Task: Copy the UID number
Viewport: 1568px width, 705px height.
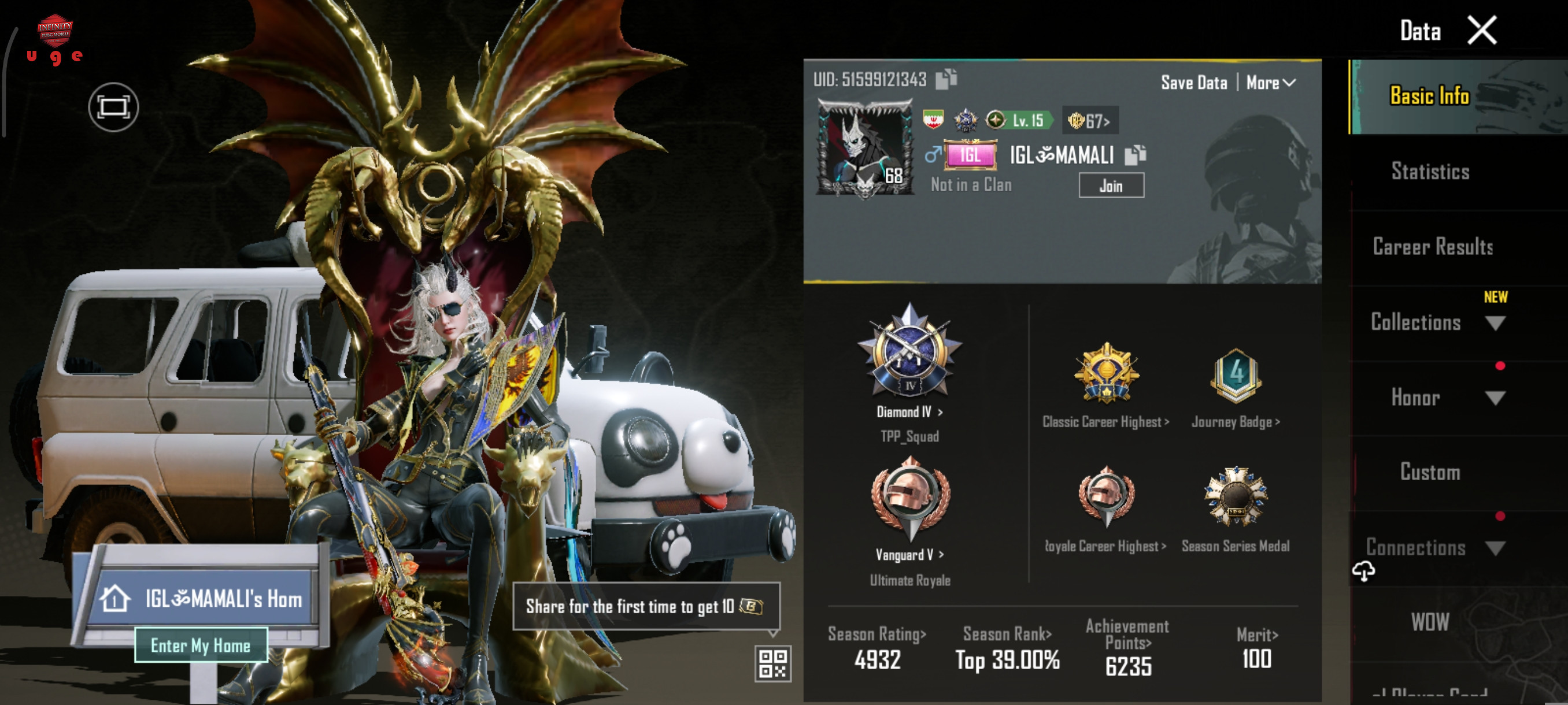Action: tap(945, 79)
